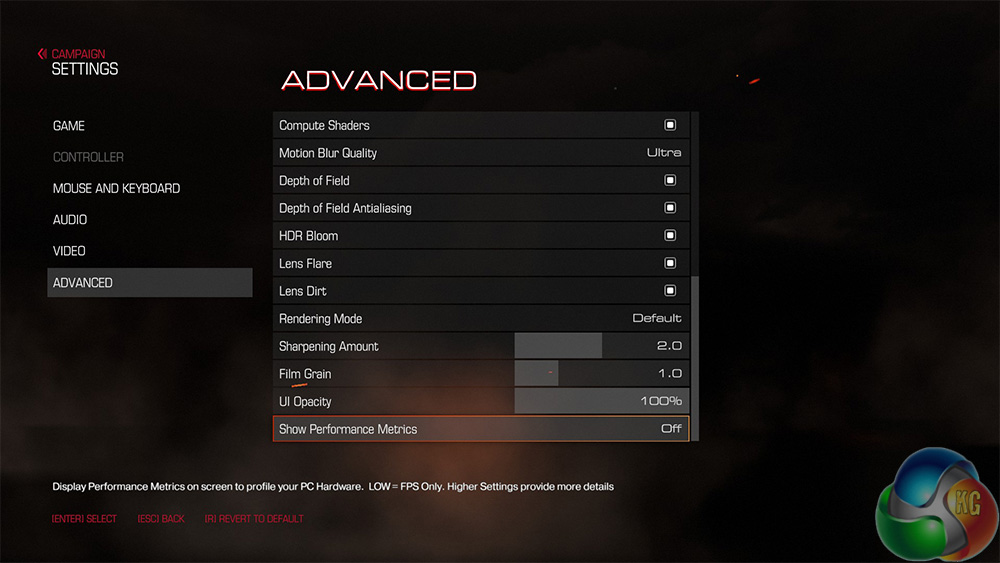
Task: Adjust the Film Grain slider
Action: click(558, 374)
